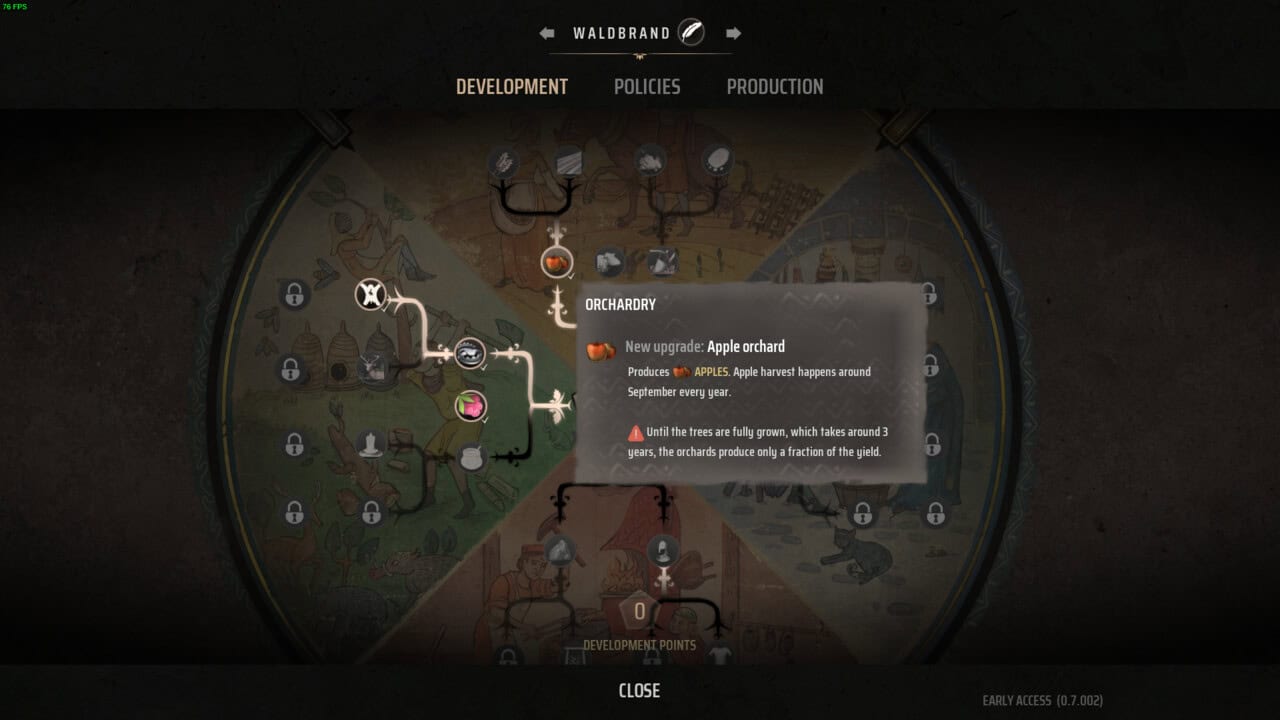
Task: Select the plowed field development node
Action: pos(568,161)
